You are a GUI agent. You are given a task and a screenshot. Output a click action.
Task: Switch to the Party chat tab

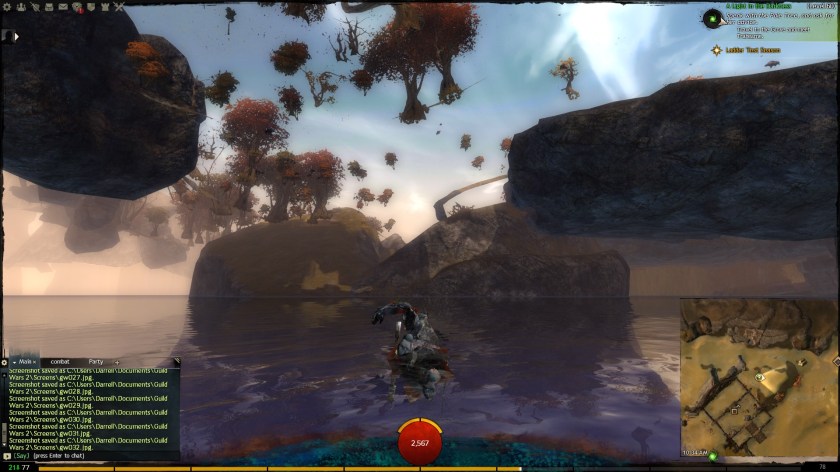click(96, 361)
